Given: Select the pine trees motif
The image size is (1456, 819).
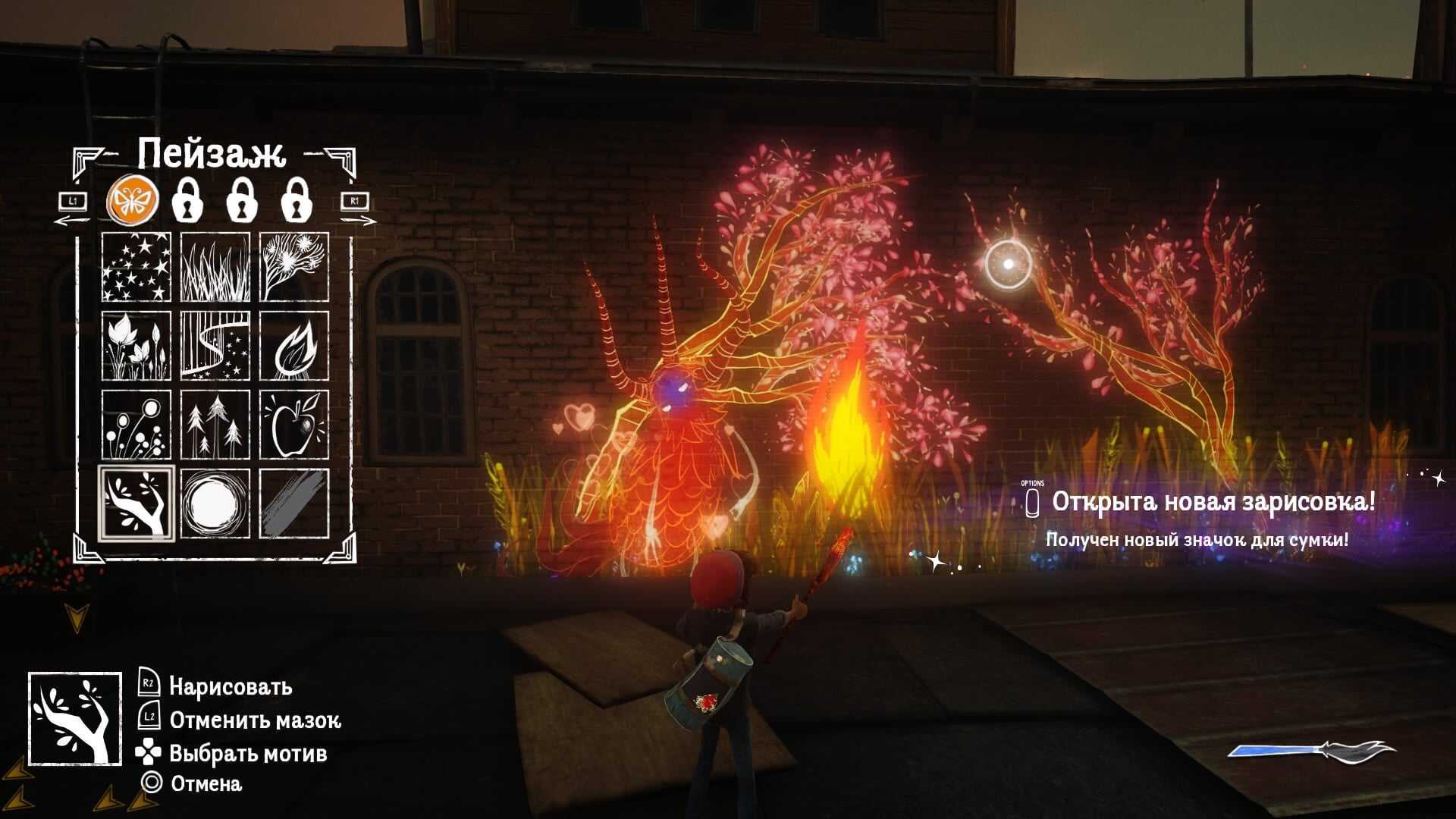Looking at the screenshot, I should [x=215, y=425].
